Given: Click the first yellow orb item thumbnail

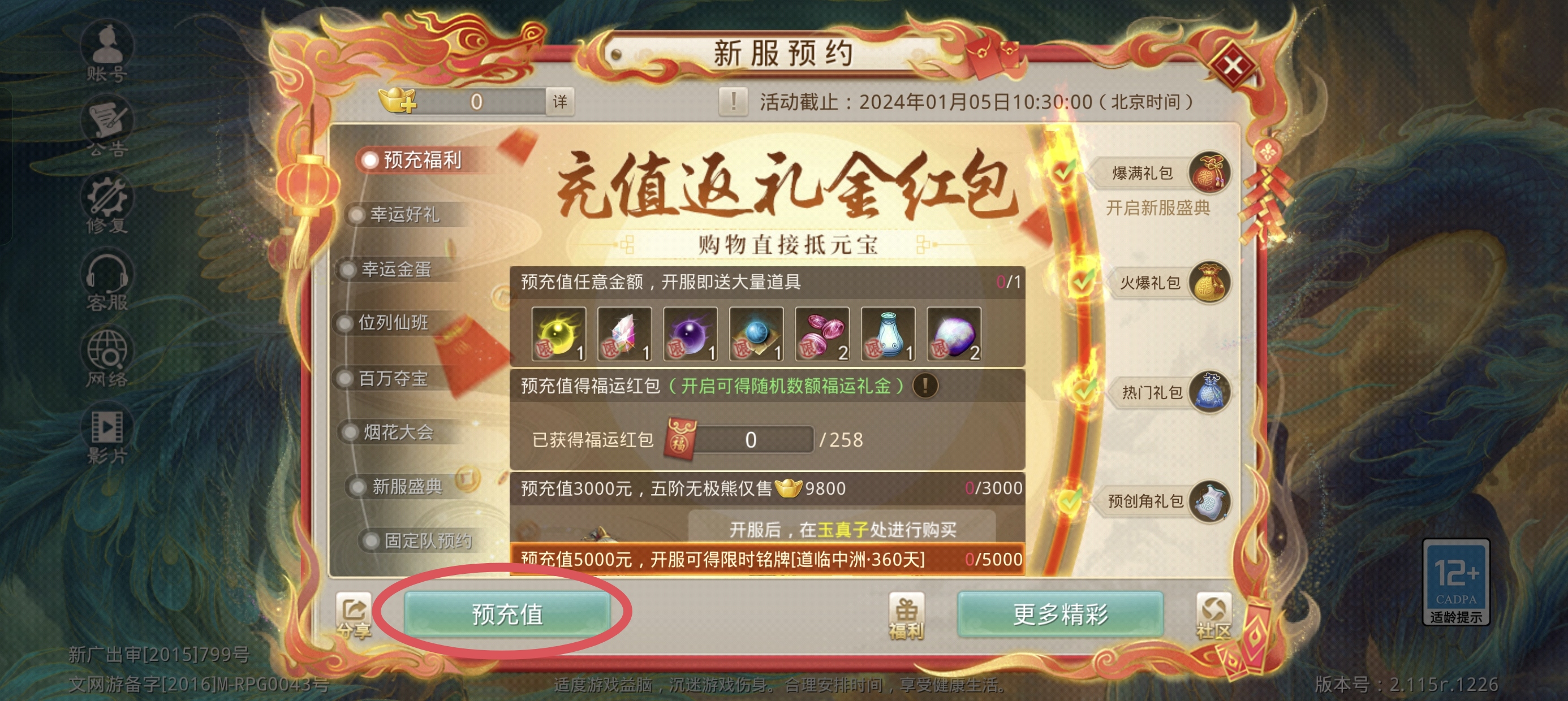Looking at the screenshot, I should (x=558, y=332).
